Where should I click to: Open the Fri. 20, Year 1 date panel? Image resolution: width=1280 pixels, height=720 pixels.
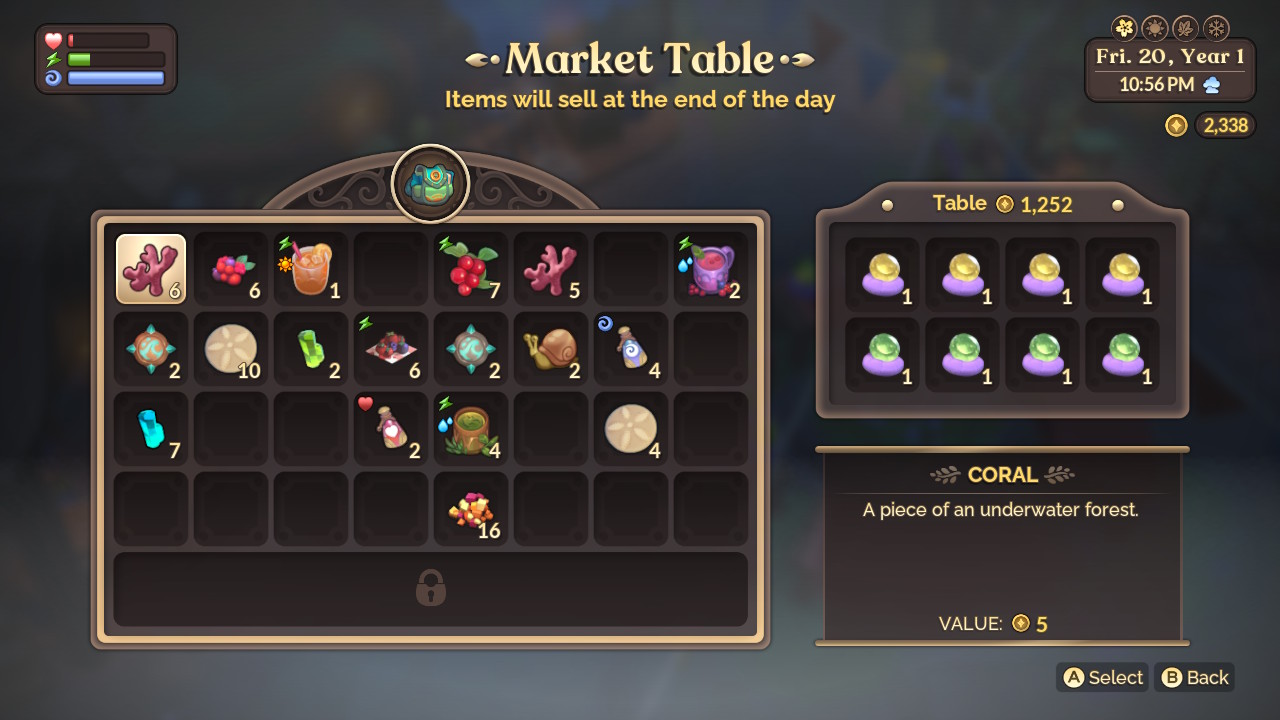coord(1169,58)
